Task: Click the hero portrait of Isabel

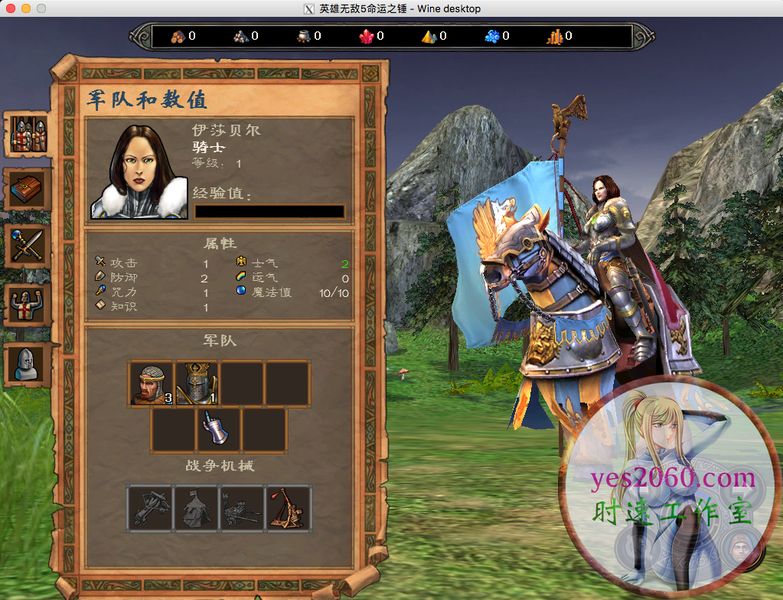Action: click(139, 170)
